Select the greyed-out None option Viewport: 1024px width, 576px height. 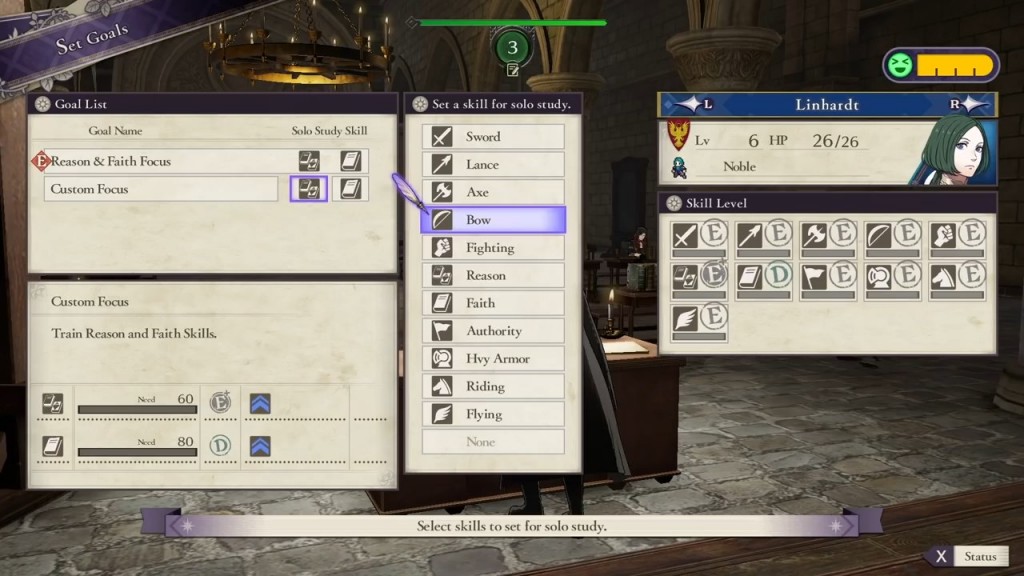pos(493,442)
